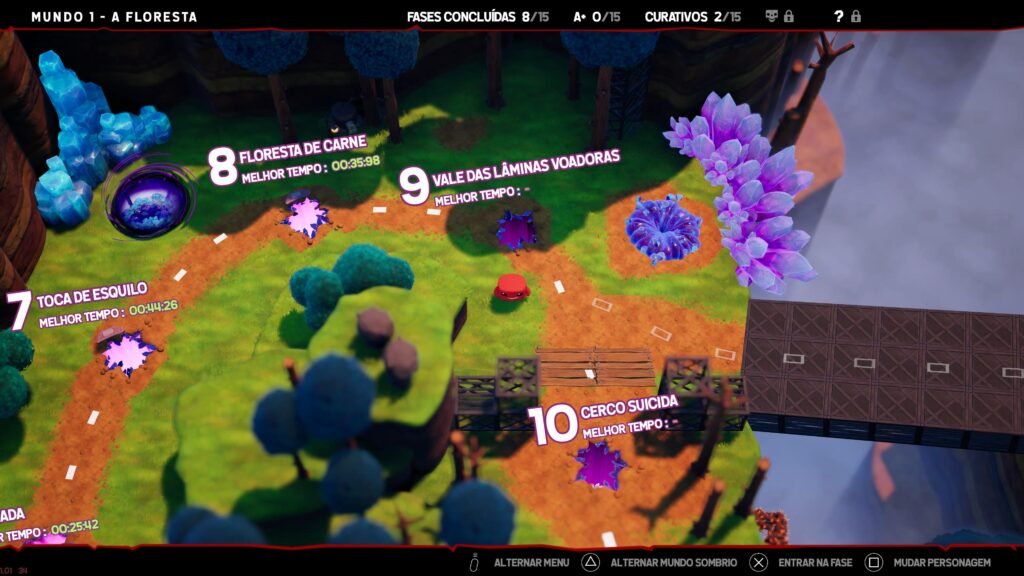The width and height of the screenshot is (1024, 576).
Task: Click the locked skull icon
Action: click(772, 17)
